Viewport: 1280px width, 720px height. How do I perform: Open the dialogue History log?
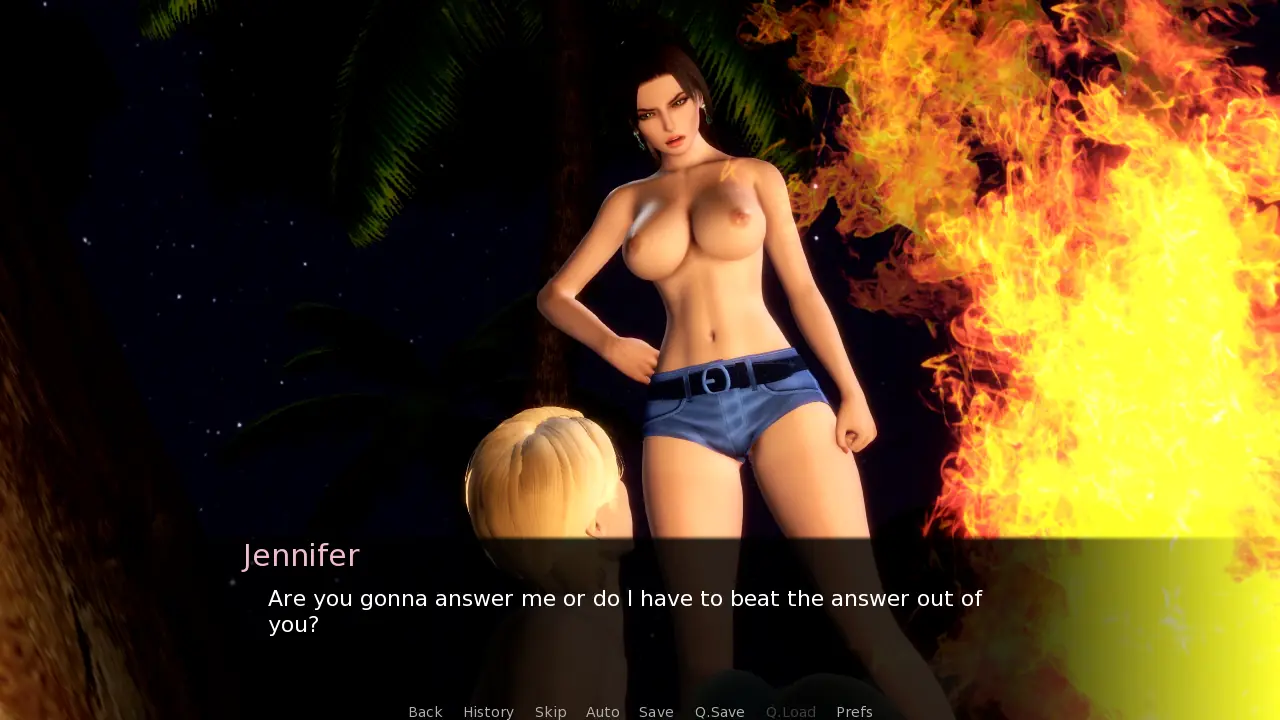click(x=488, y=712)
